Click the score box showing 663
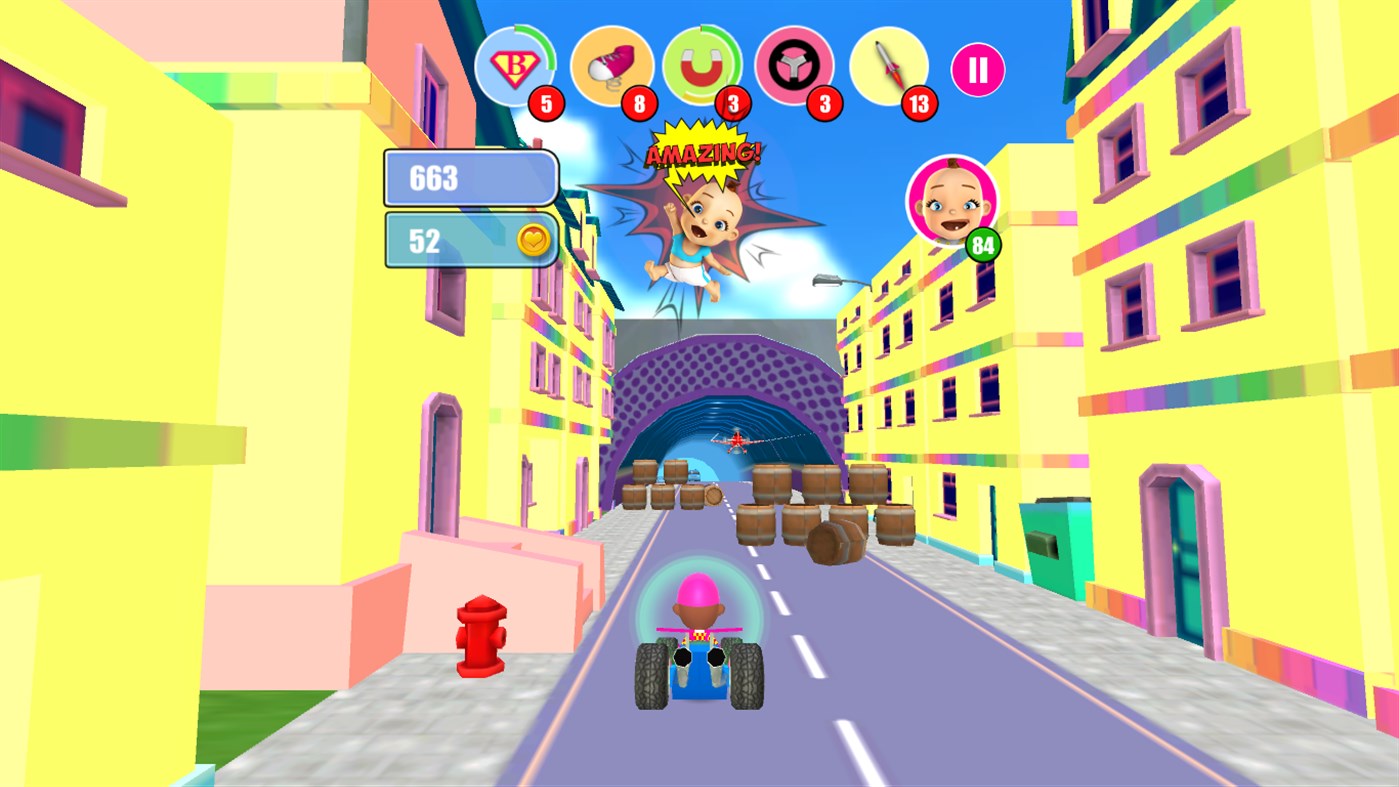Viewport: 1399px width, 787px height. pyautogui.click(x=470, y=177)
